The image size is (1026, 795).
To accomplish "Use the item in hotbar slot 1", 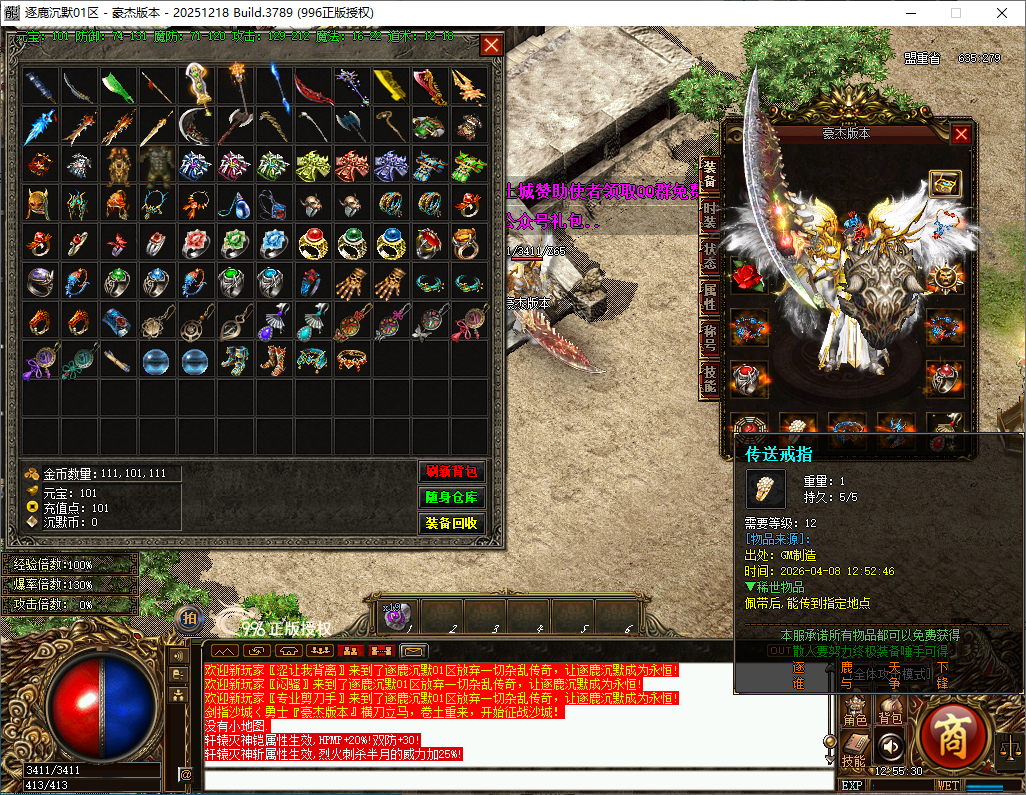I will click(396, 616).
